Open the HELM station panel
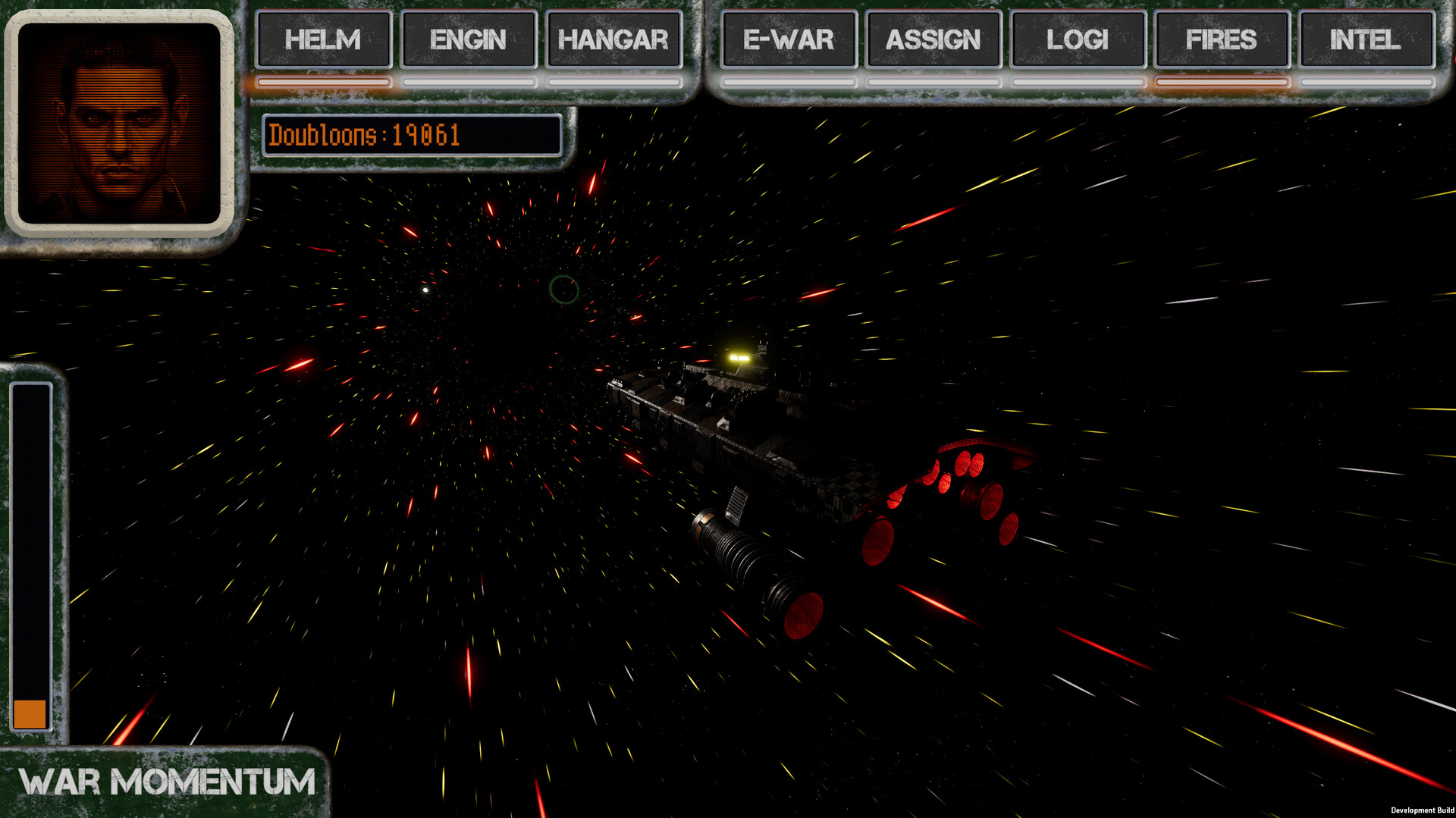The width and height of the screenshot is (1456, 818). pyautogui.click(x=323, y=40)
